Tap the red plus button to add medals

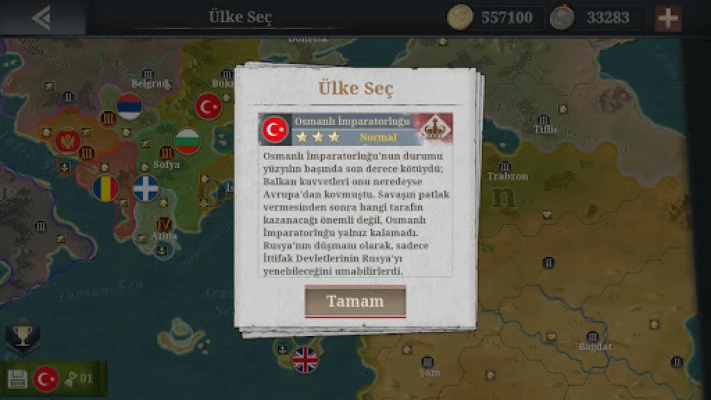tap(668, 17)
